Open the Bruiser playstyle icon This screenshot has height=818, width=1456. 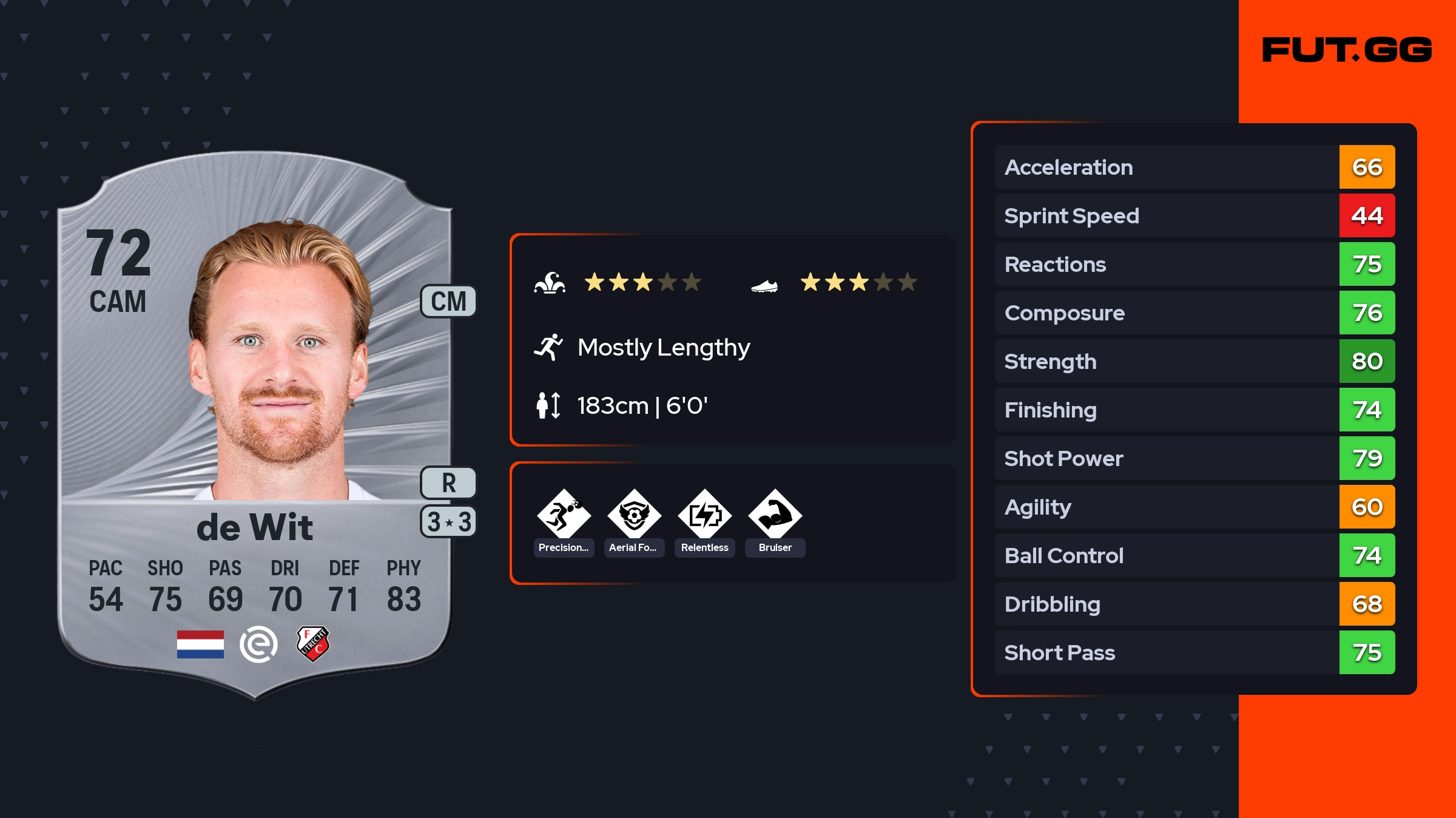coord(775,515)
